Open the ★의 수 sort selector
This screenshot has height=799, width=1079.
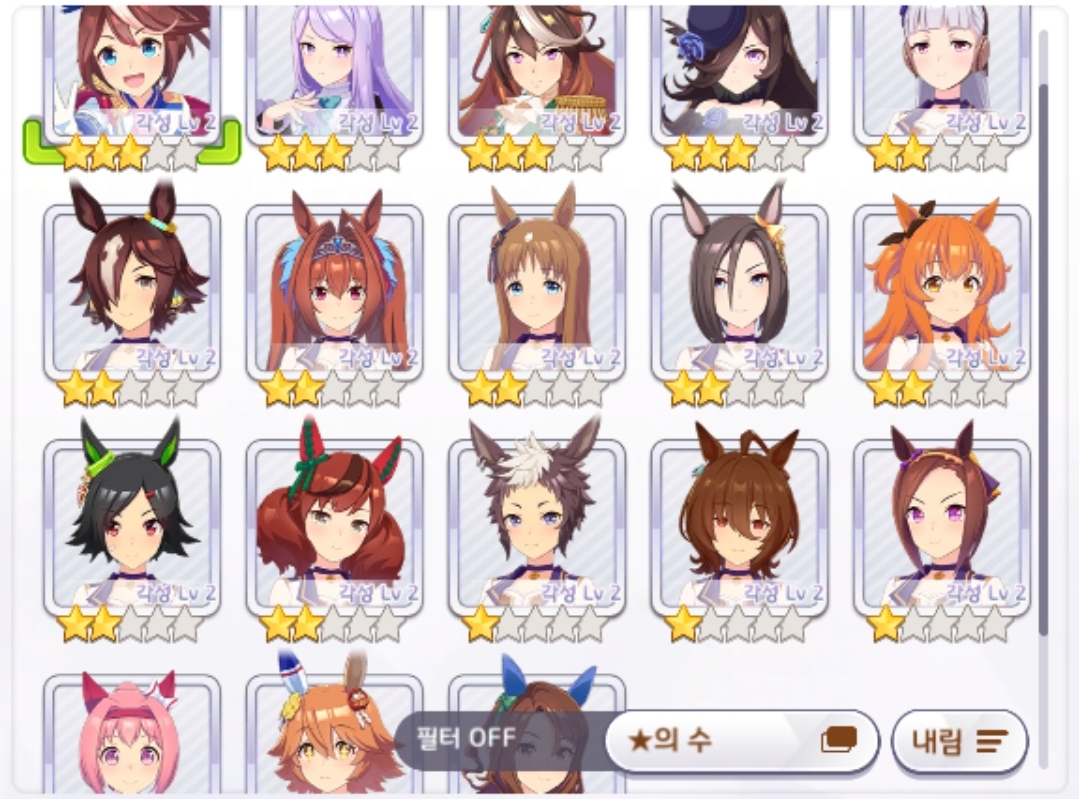click(x=742, y=741)
